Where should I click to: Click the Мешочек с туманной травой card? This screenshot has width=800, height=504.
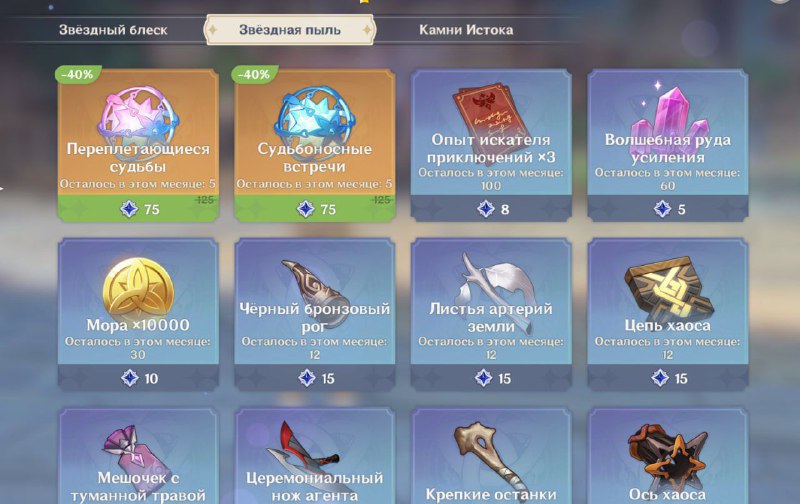pos(138,460)
